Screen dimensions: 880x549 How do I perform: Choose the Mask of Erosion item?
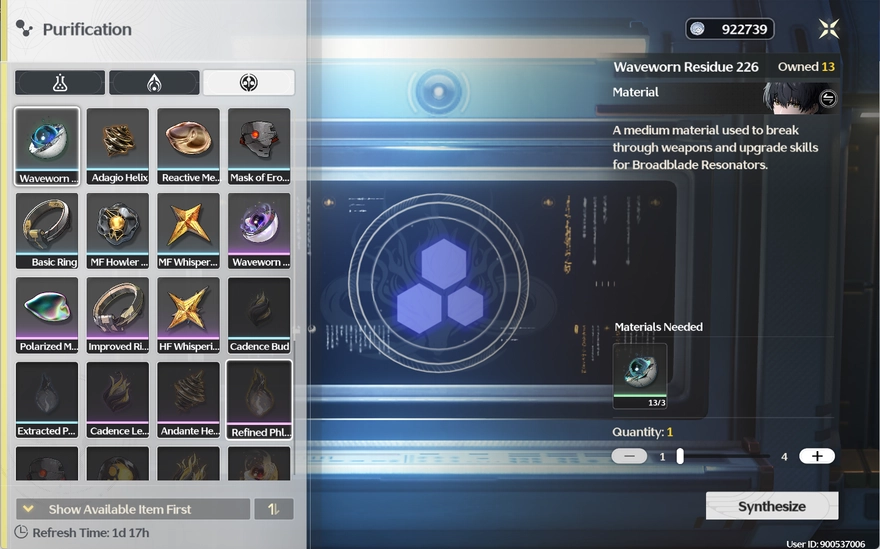click(259, 146)
